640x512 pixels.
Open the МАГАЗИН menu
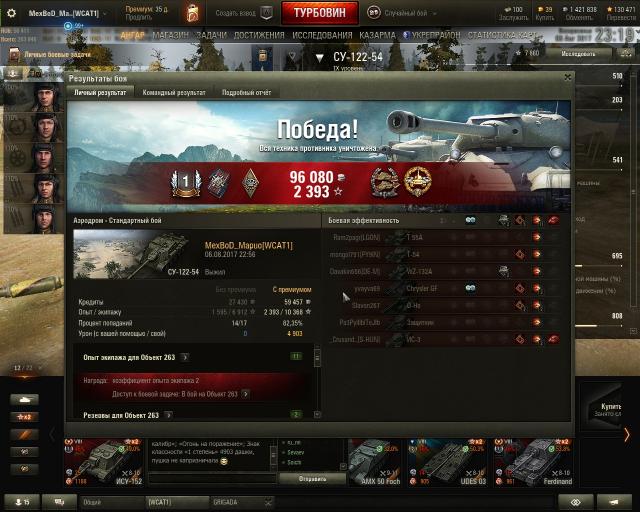(x=171, y=34)
